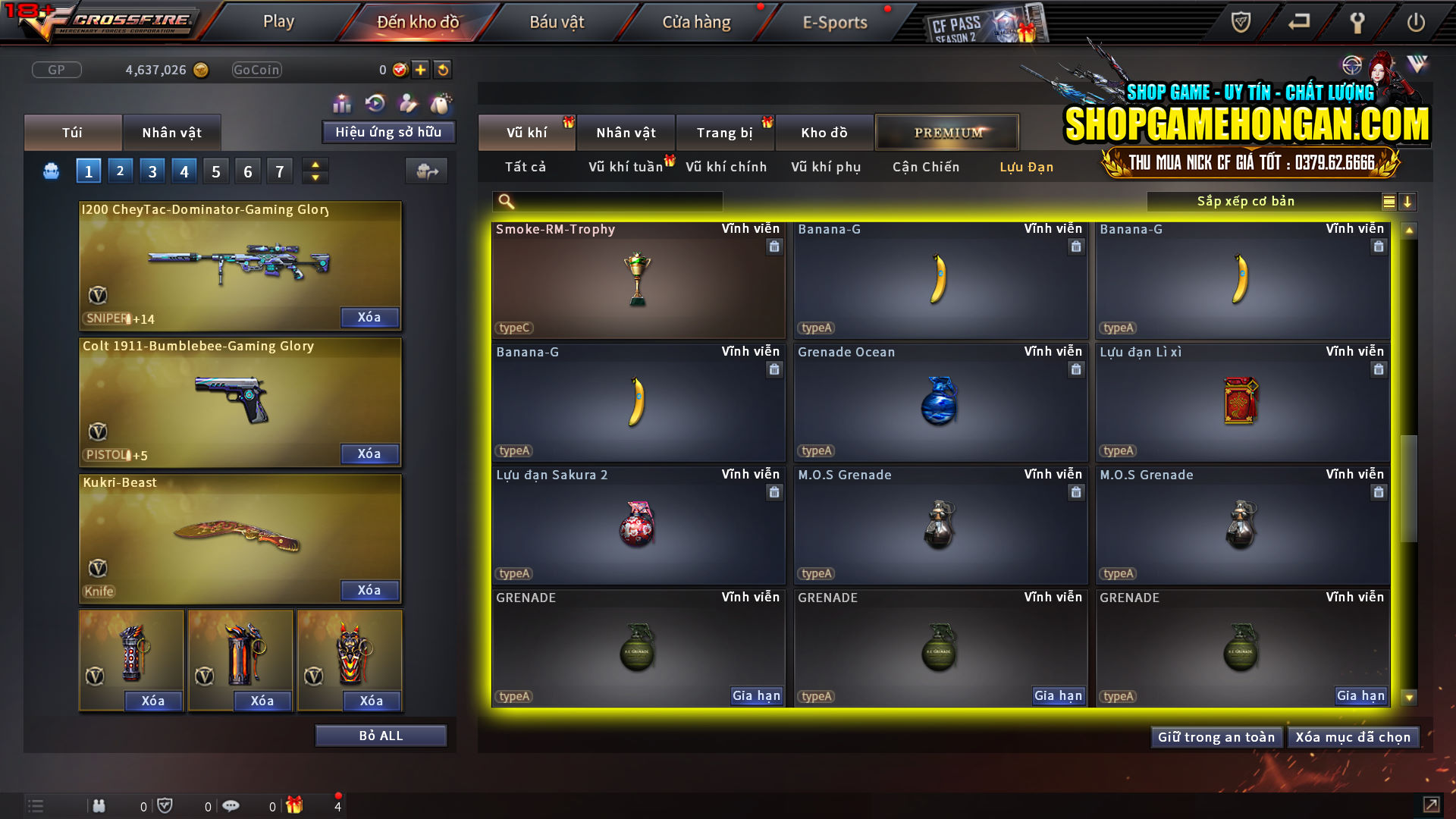Click the item search input field
This screenshot has width=1456, height=819.
(x=607, y=201)
